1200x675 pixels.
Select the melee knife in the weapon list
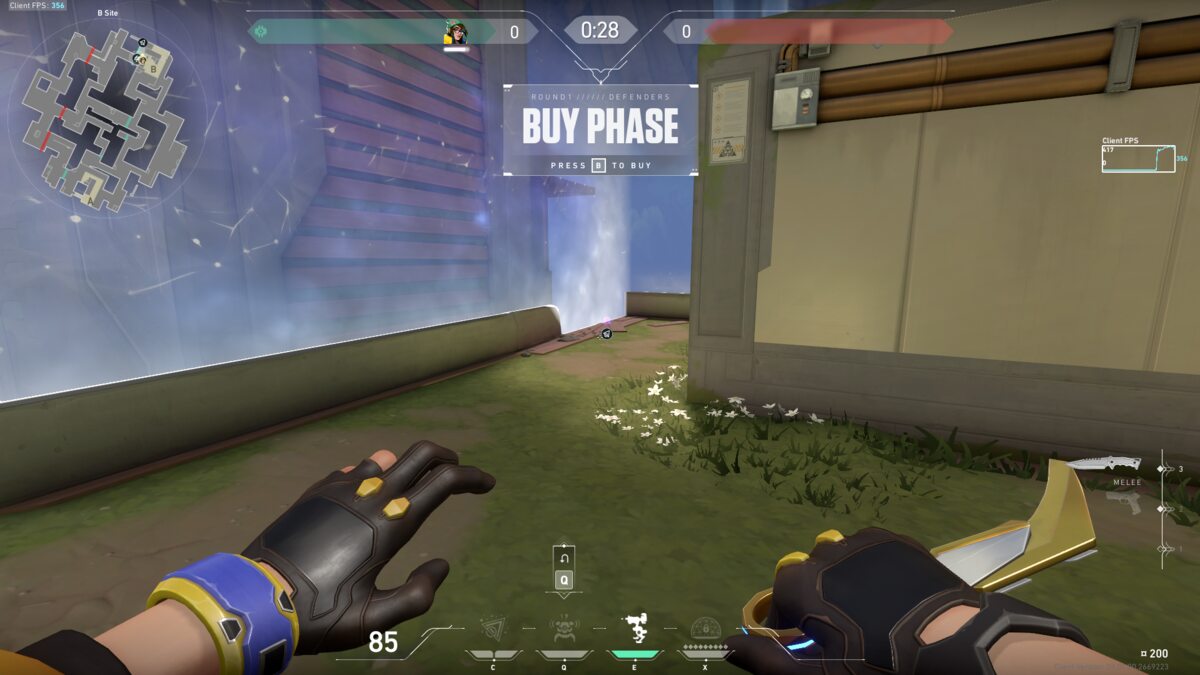(1103, 465)
